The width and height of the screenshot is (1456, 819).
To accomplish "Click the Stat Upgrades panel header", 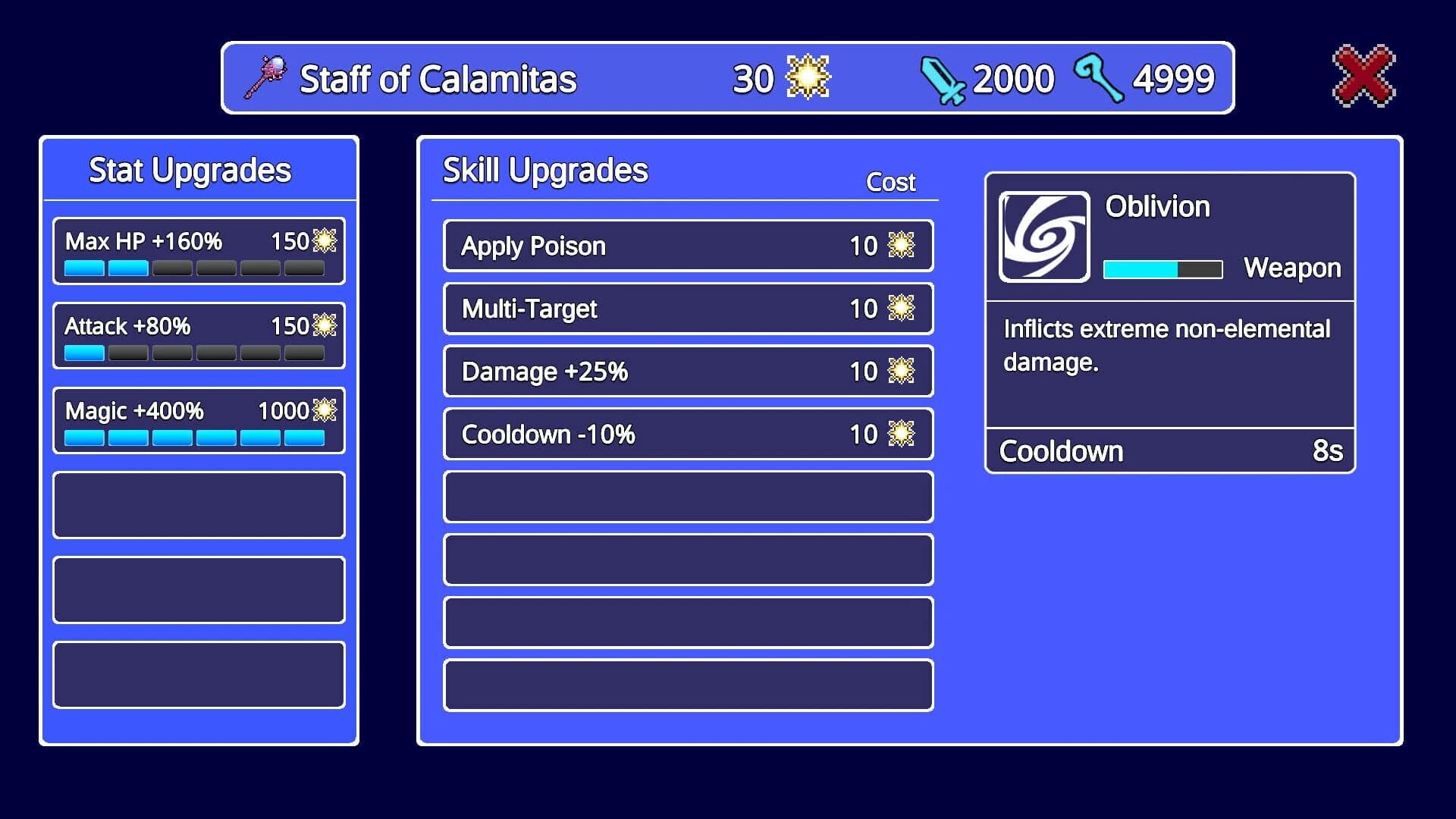I will (x=190, y=169).
